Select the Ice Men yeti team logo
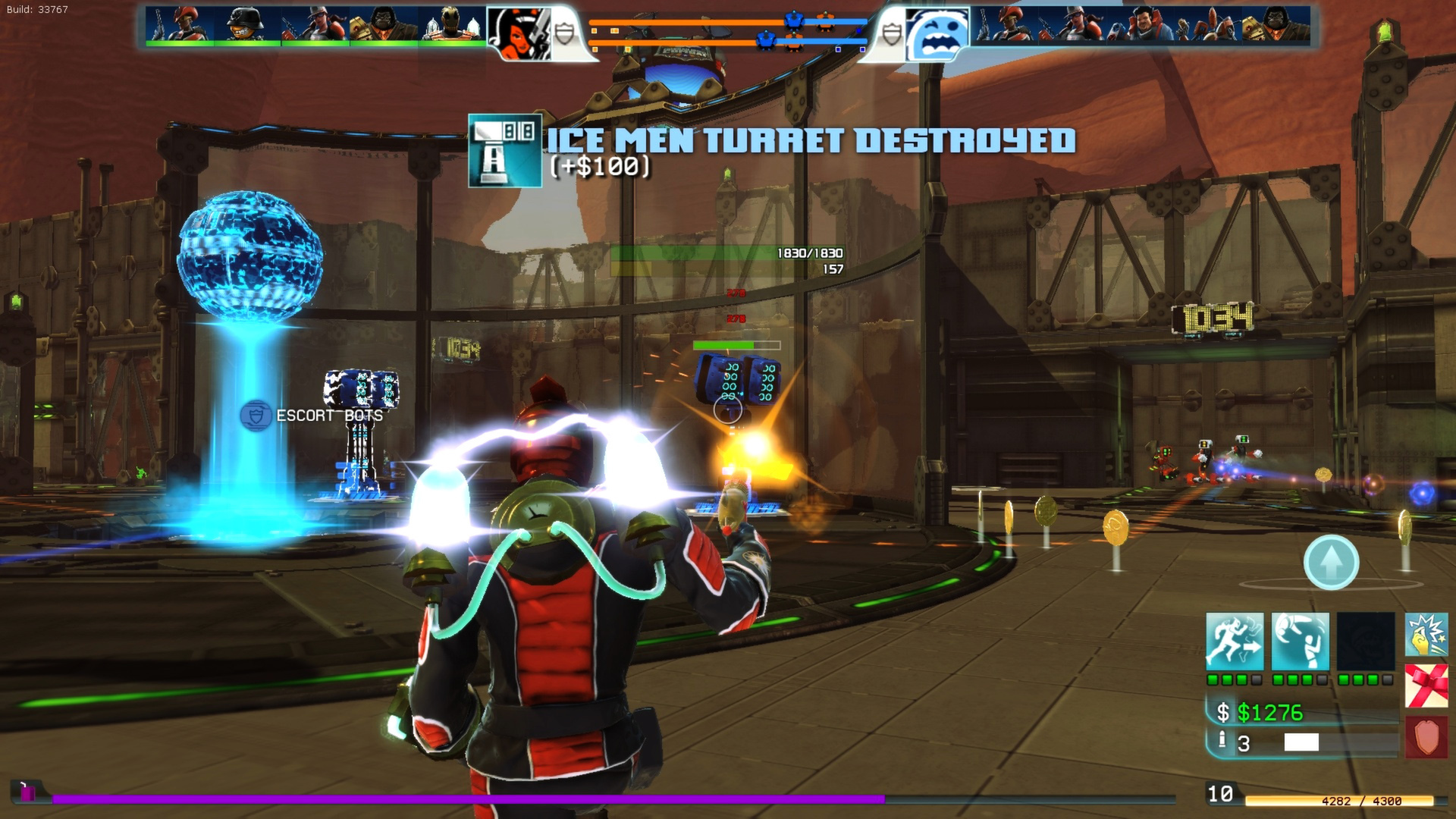Viewport: 1456px width, 819px height. pyautogui.click(x=937, y=34)
